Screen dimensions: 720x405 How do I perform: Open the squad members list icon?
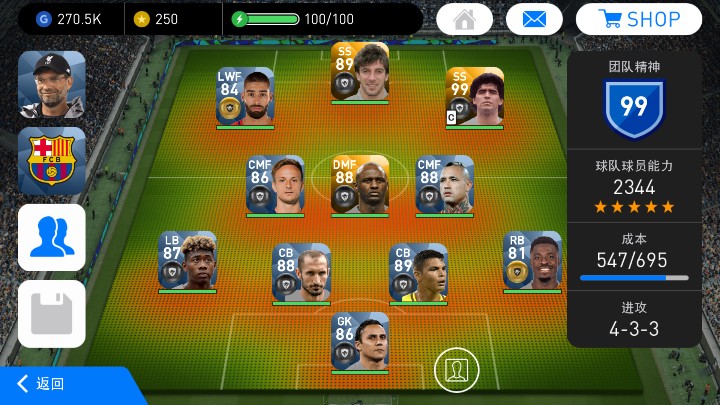[52, 237]
